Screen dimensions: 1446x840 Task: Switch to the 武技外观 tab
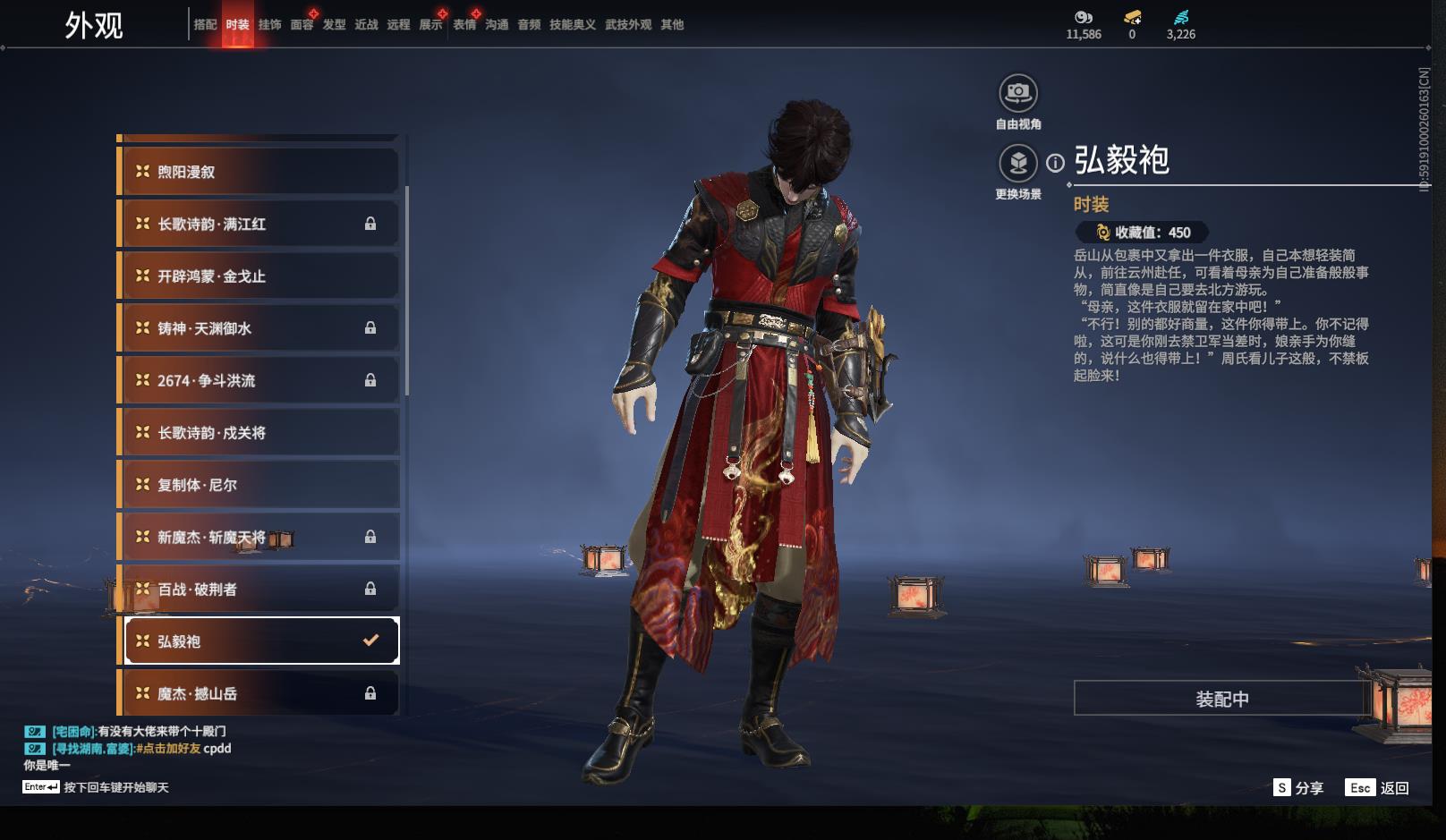(628, 25)
